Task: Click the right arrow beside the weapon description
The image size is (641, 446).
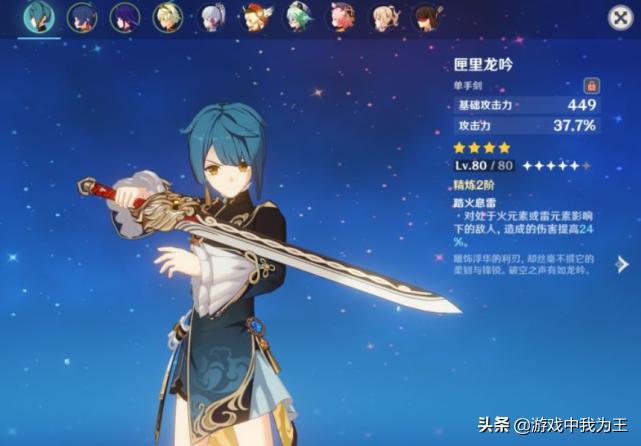Action: pos(622,264)
